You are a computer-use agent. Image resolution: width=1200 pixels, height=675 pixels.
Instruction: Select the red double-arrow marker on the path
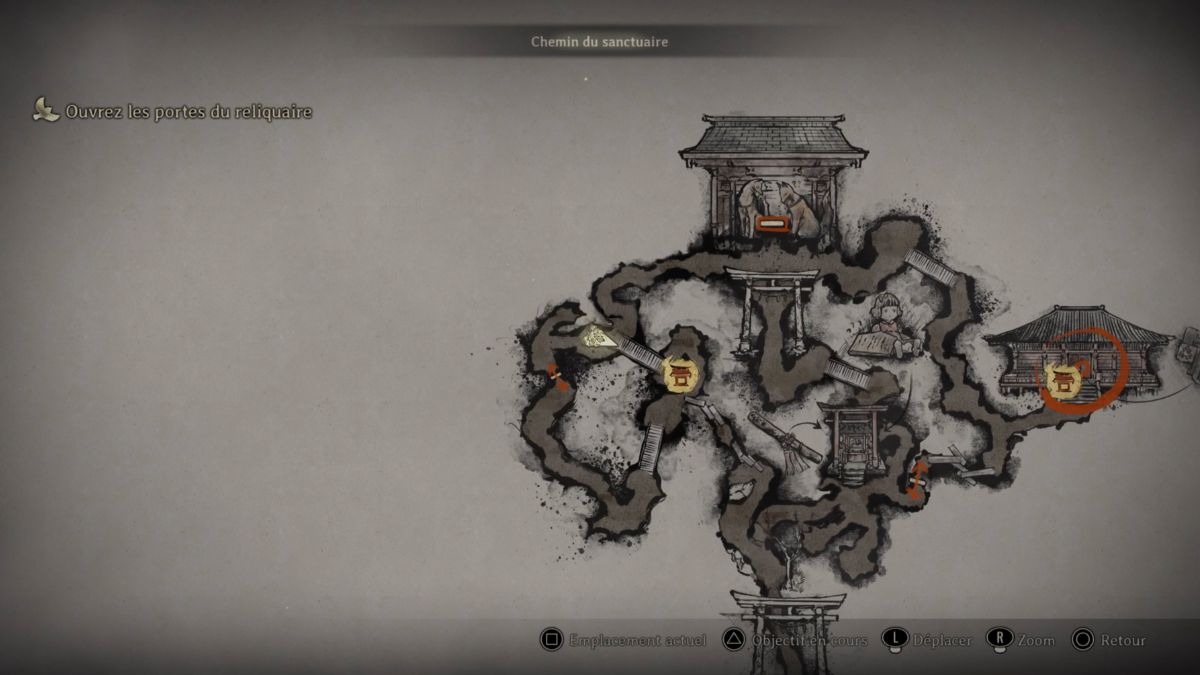pyautogui.click(x=916, y=479)
